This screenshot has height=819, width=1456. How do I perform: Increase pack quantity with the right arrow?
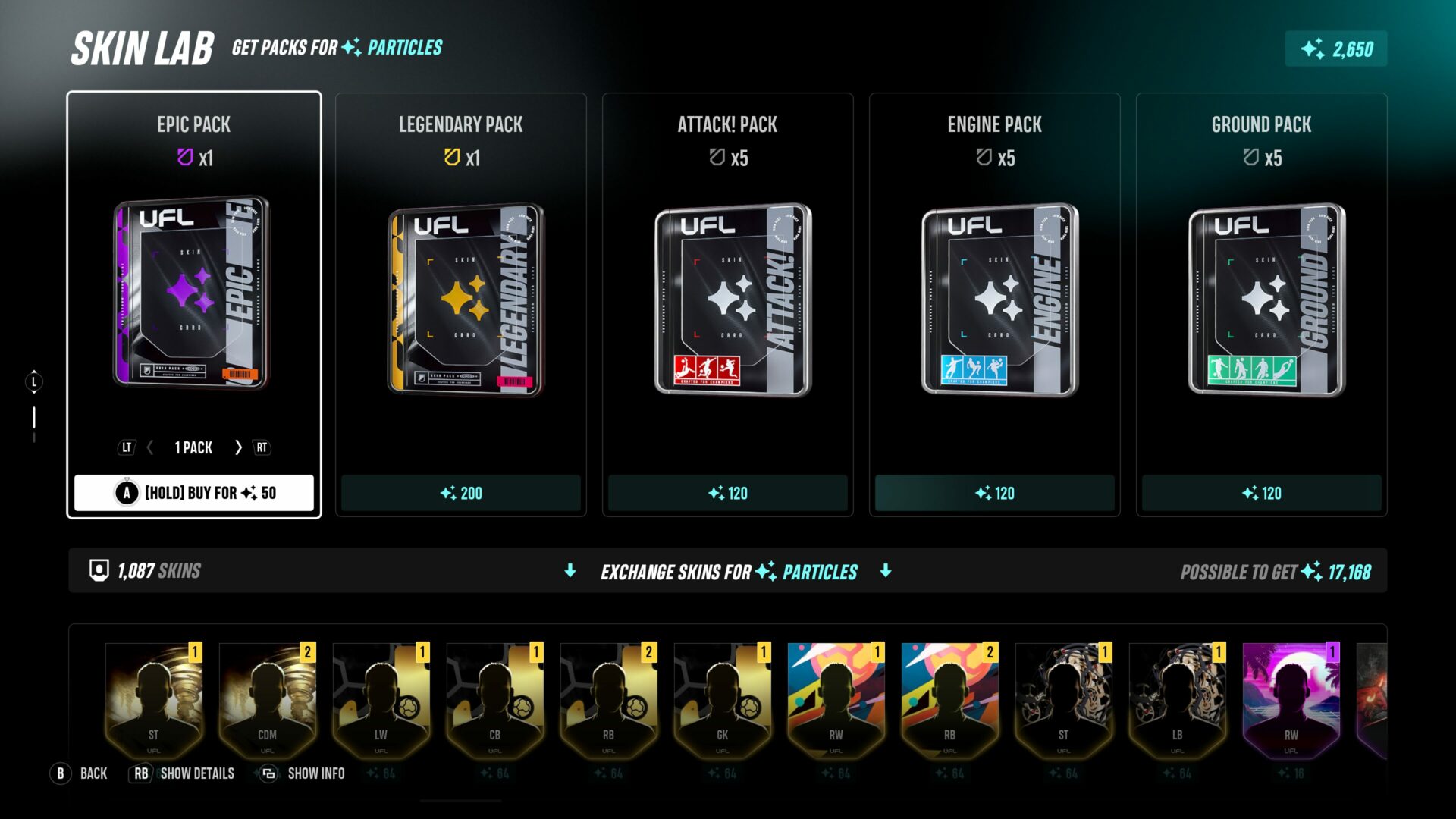238,447
